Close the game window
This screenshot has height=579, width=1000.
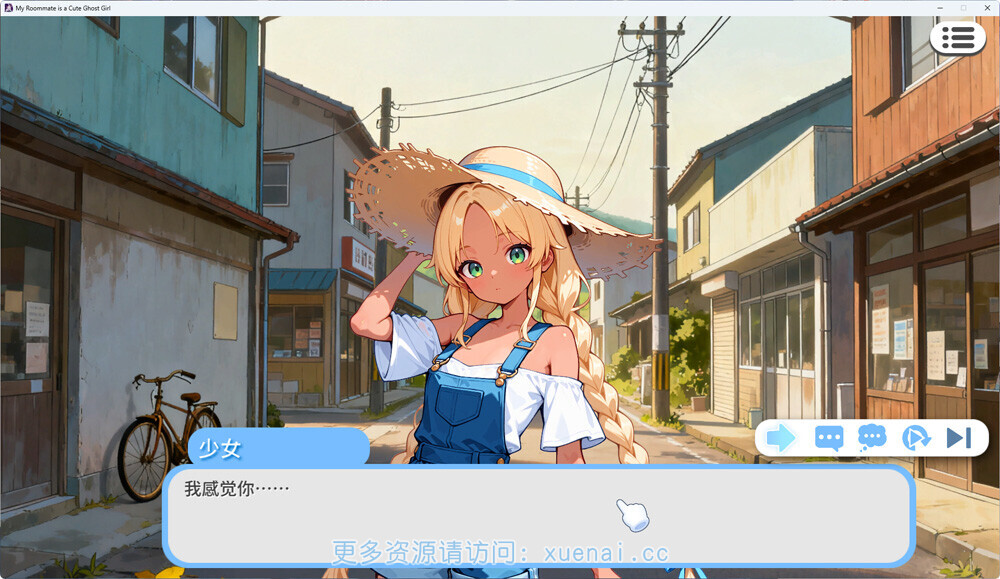click(x=986, y=7)
